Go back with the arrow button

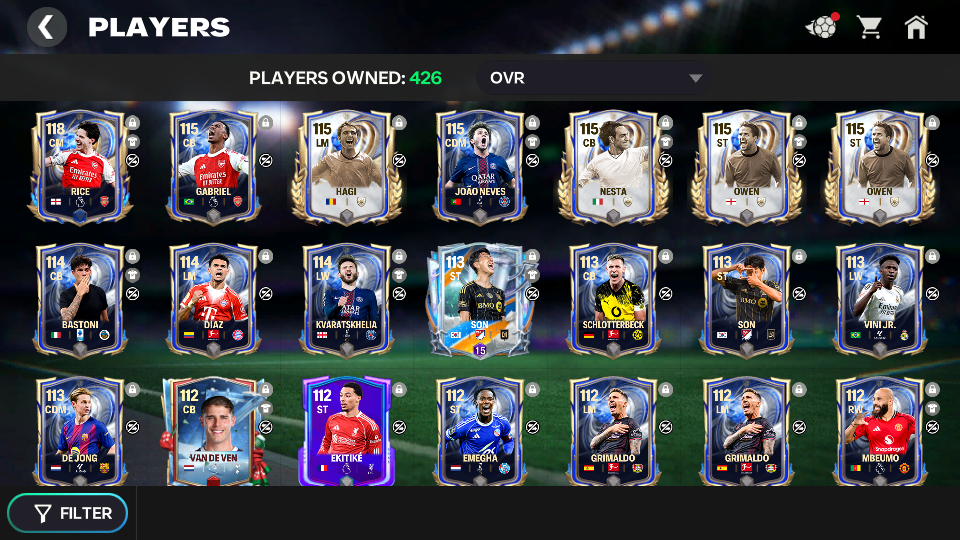(46, 27)
